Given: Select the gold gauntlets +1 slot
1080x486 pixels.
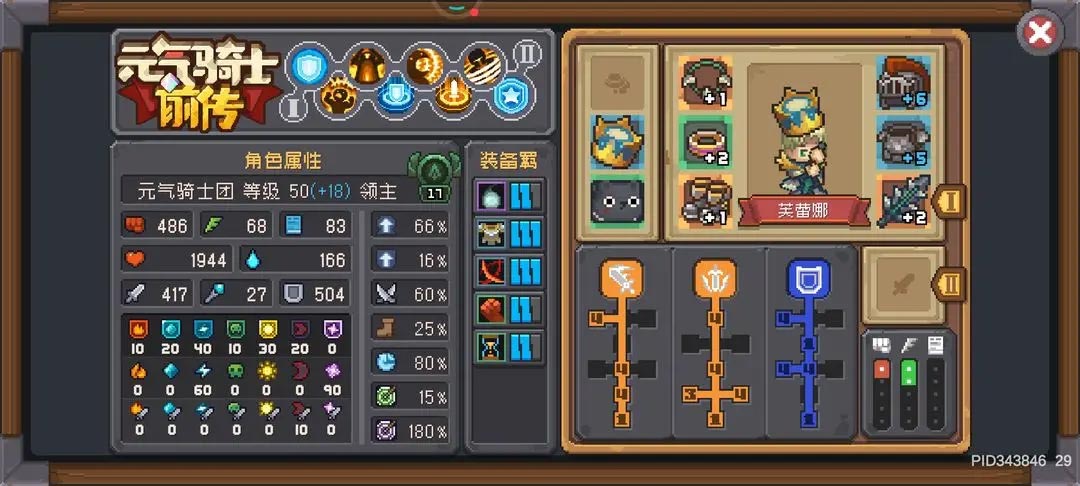Looking at the screenshot, I should click(x=706, y=199).
